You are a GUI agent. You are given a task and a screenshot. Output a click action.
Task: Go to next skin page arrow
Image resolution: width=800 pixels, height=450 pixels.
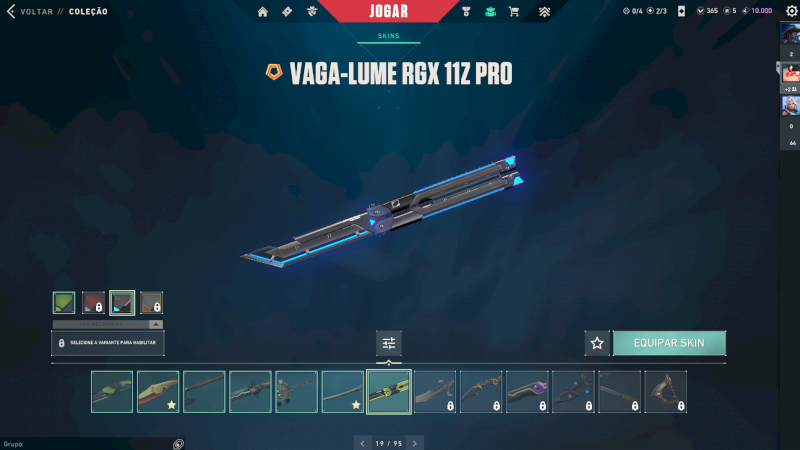[415, 442]
